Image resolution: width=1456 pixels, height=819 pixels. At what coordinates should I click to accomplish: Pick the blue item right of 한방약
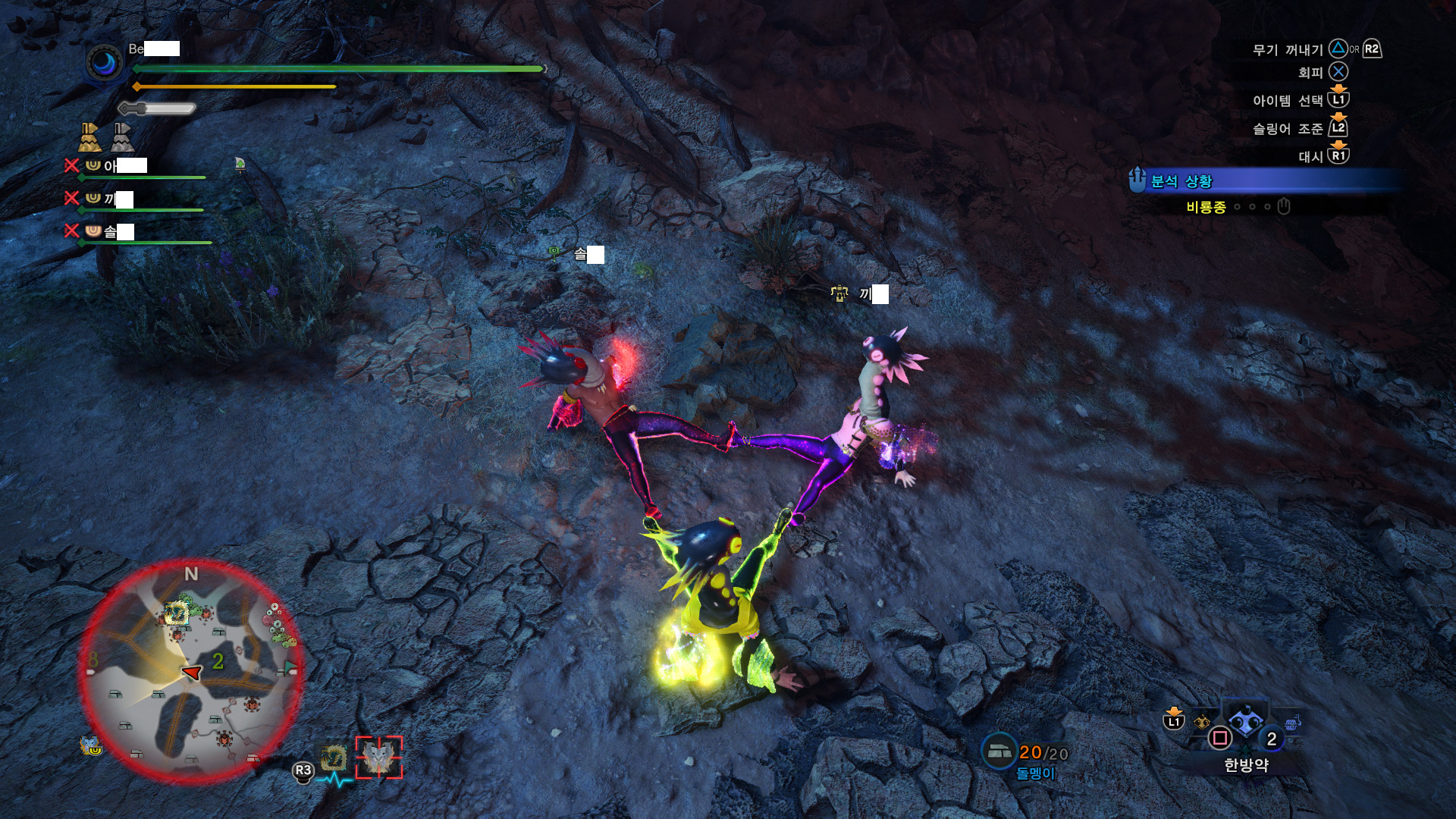click(x=1292, y=722)
